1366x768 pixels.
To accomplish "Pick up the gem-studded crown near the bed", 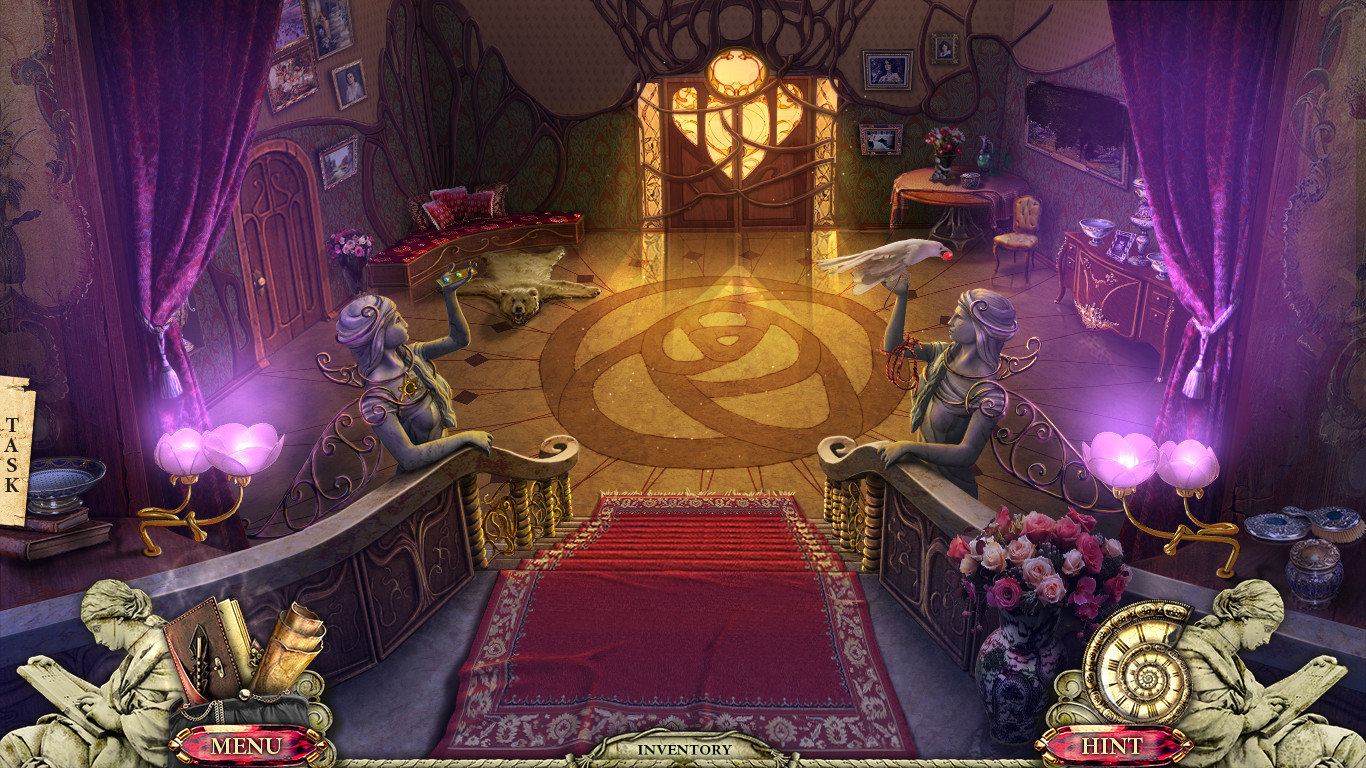I will point(455,277).
